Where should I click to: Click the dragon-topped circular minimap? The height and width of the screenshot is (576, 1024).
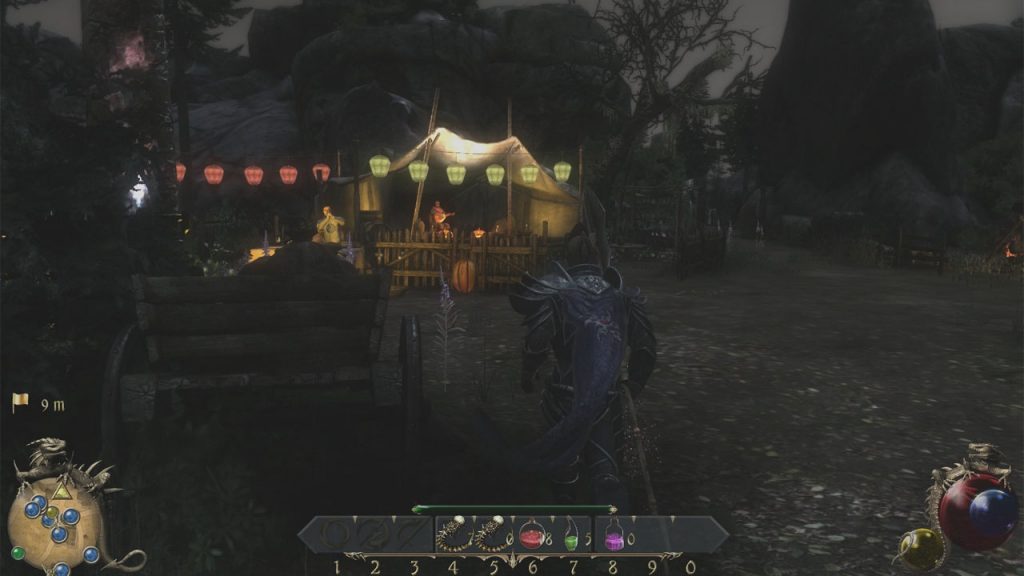58,520
